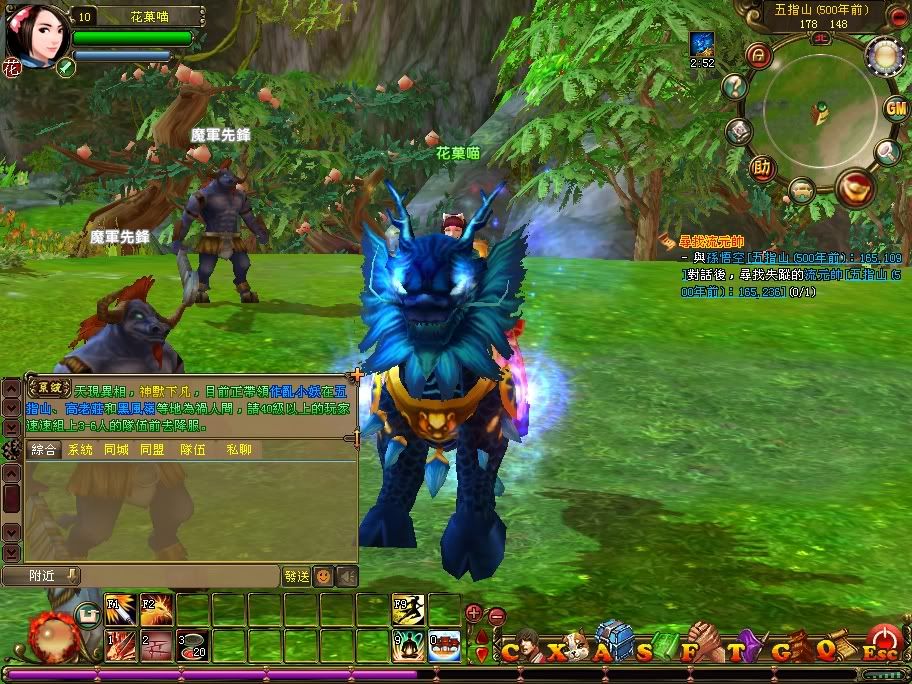
Task: Select the 同城 chat tab
Action: coord(116,451)
